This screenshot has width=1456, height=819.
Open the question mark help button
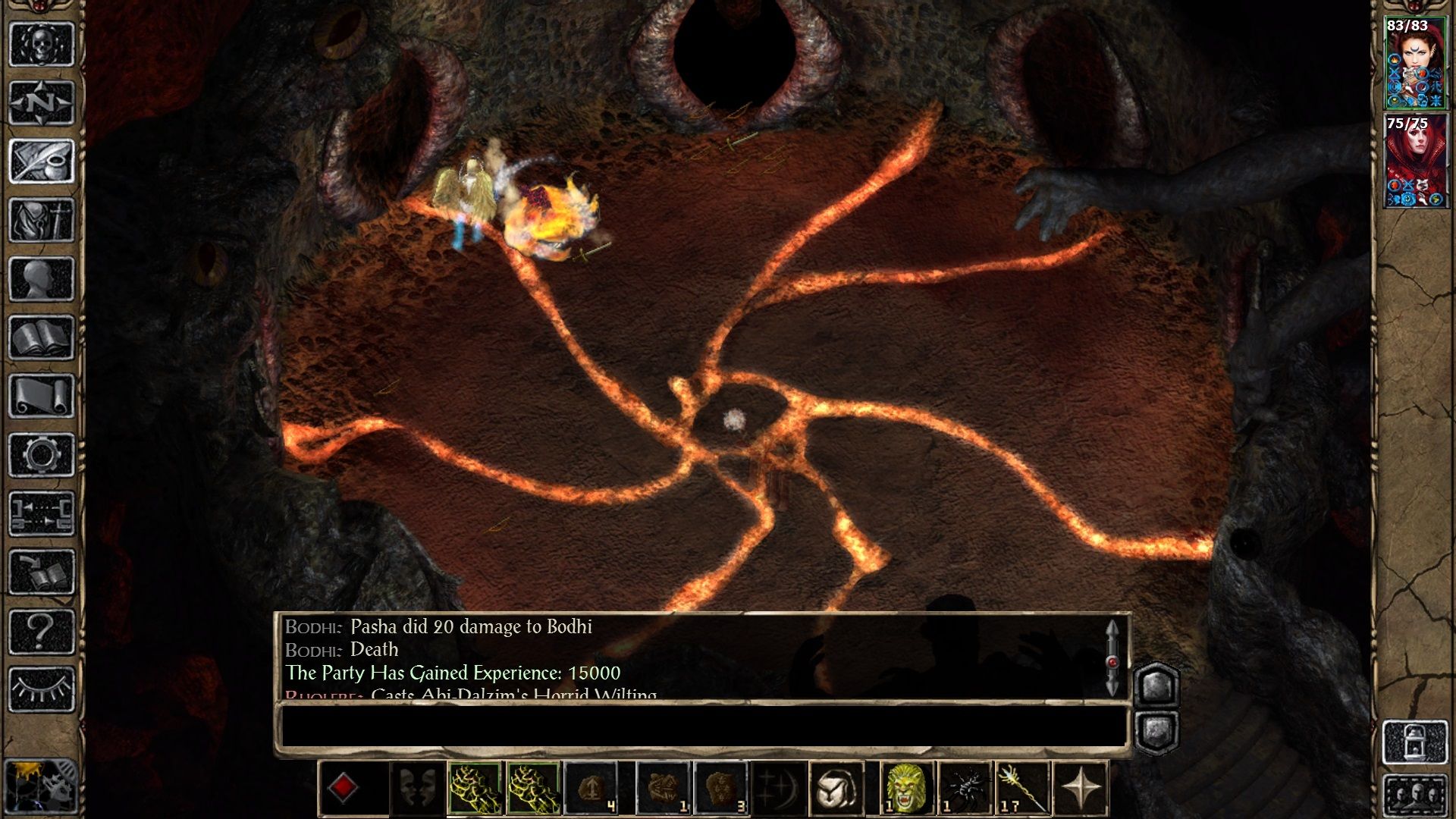point(41,630)
